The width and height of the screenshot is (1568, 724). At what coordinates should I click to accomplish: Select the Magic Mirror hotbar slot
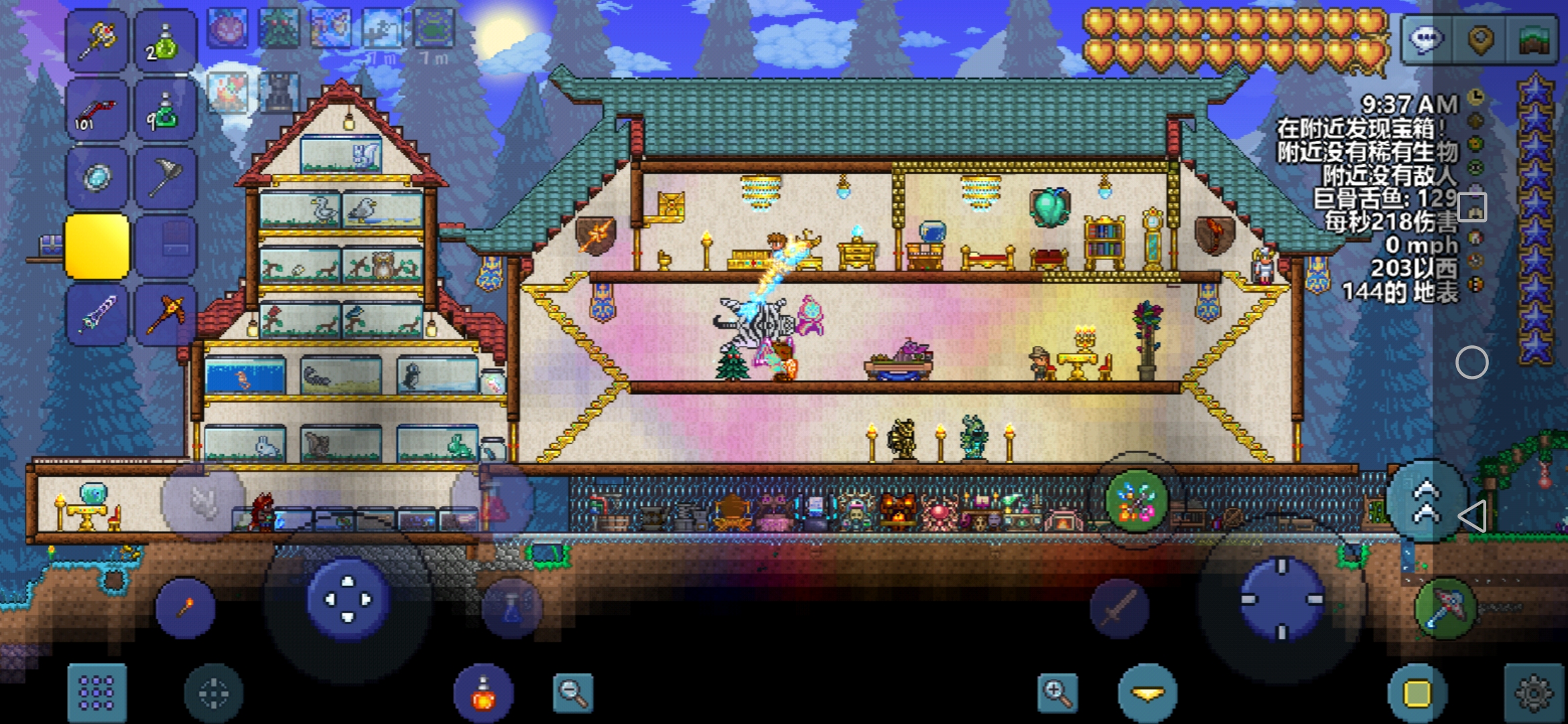pyautogui.click(x=97, y=178)
